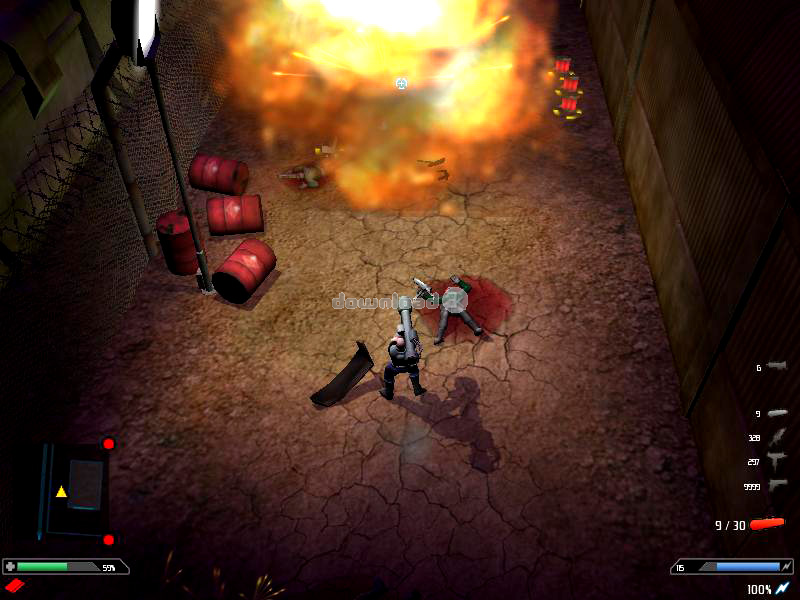This screenshot has height=600, width=800.
Task: Switch to the weapon with 328 rounds
Action: tap(778, 437)
